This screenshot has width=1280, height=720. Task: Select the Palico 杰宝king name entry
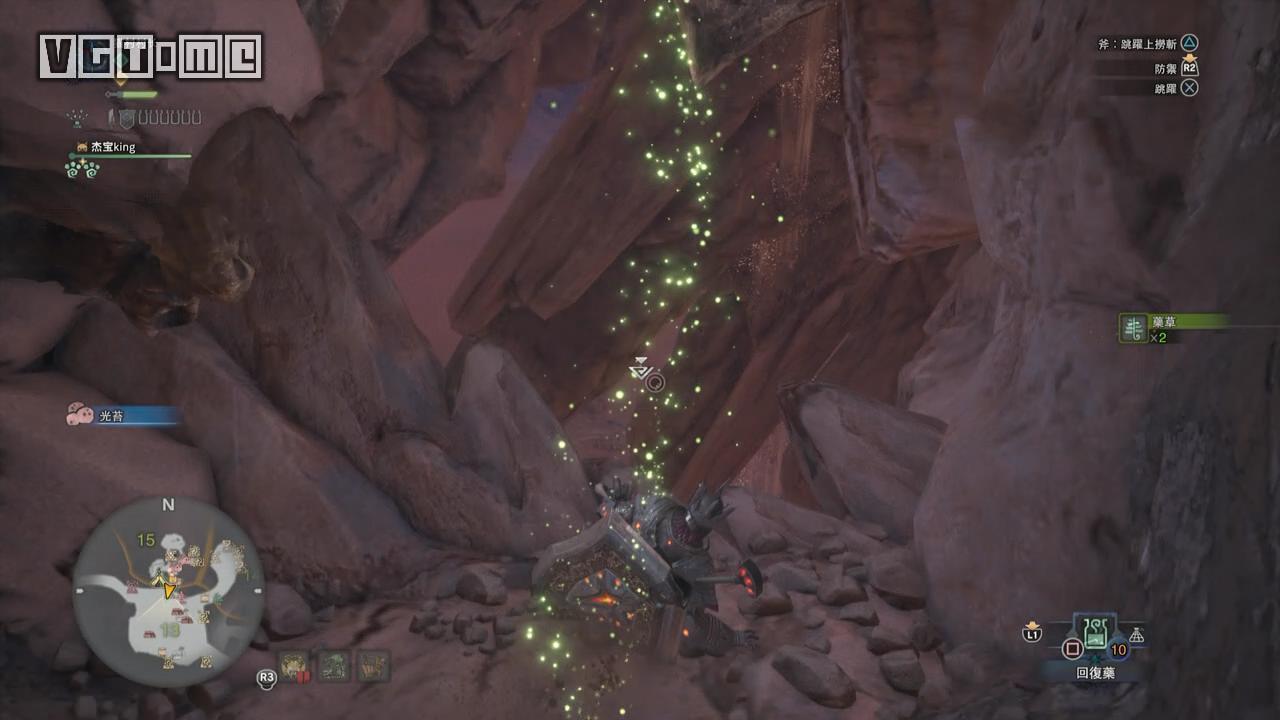(112, 147)
